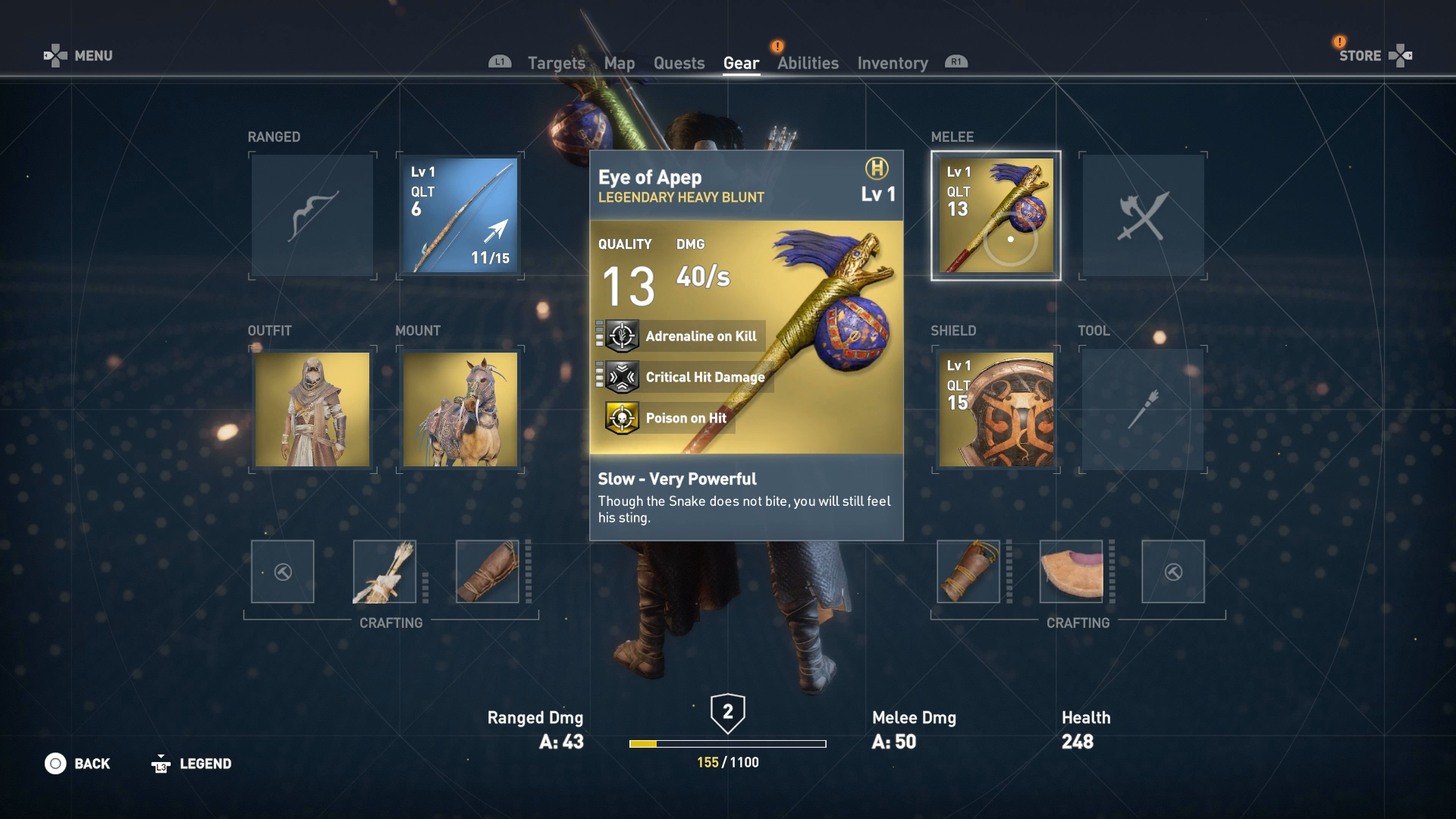Expand the left quiver crafting upgrade
The width and height of the screenshot is (1456, 819).
[384, 572]
